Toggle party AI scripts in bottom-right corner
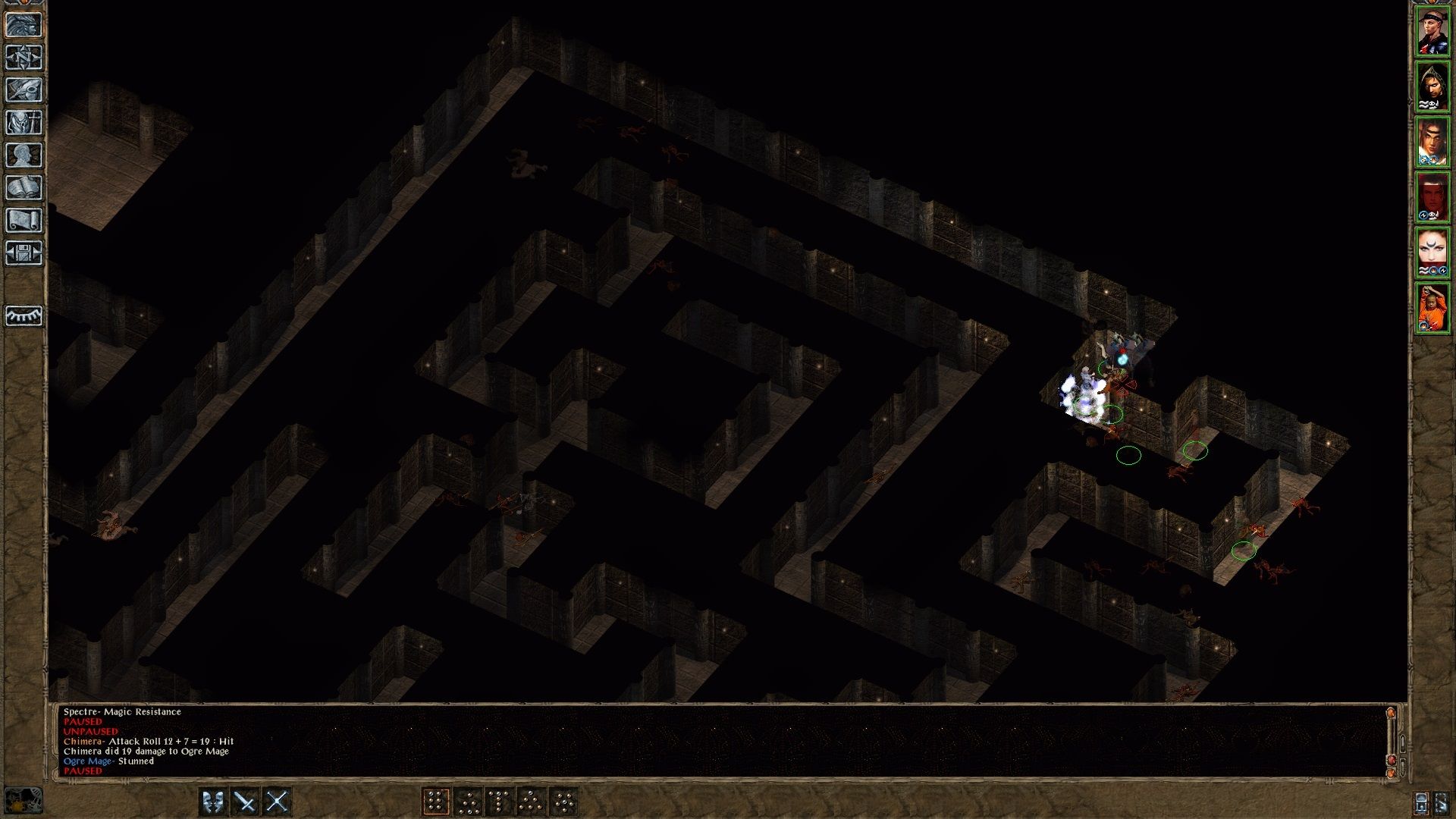The image size is (1456, 819). click(x=1420, y=802)
